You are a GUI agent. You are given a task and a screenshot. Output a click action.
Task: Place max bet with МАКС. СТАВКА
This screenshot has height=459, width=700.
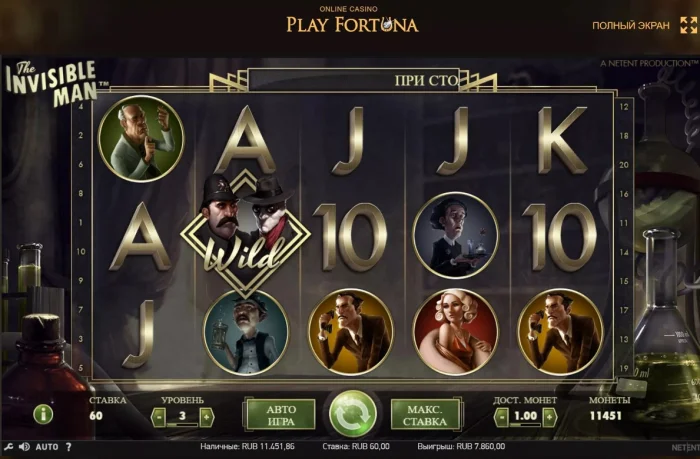click(426, 413)
